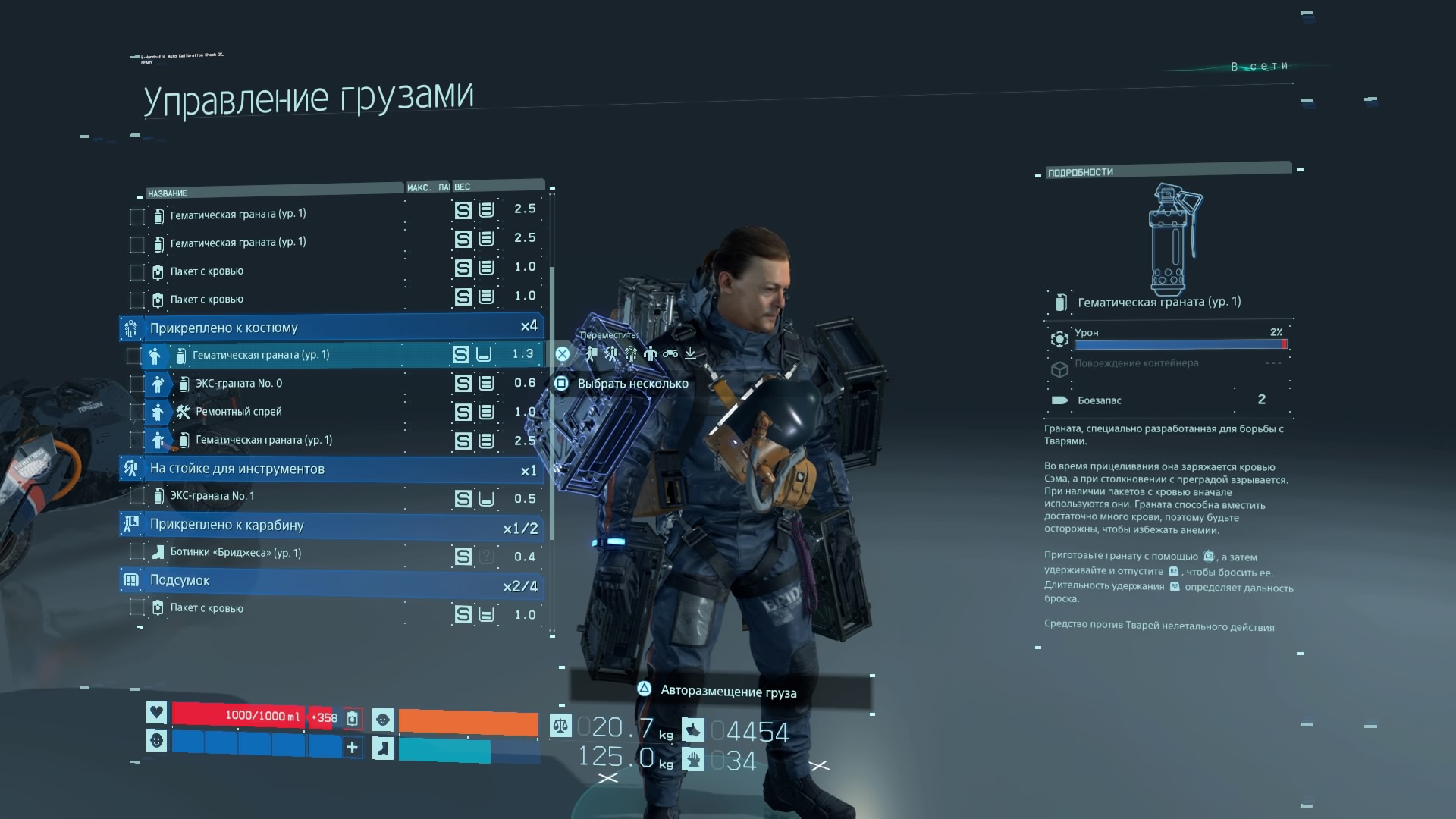Click the blood bag icon beside +358
The width and height of the screenshot is (1456, 819).
click(x=353, y=717)
